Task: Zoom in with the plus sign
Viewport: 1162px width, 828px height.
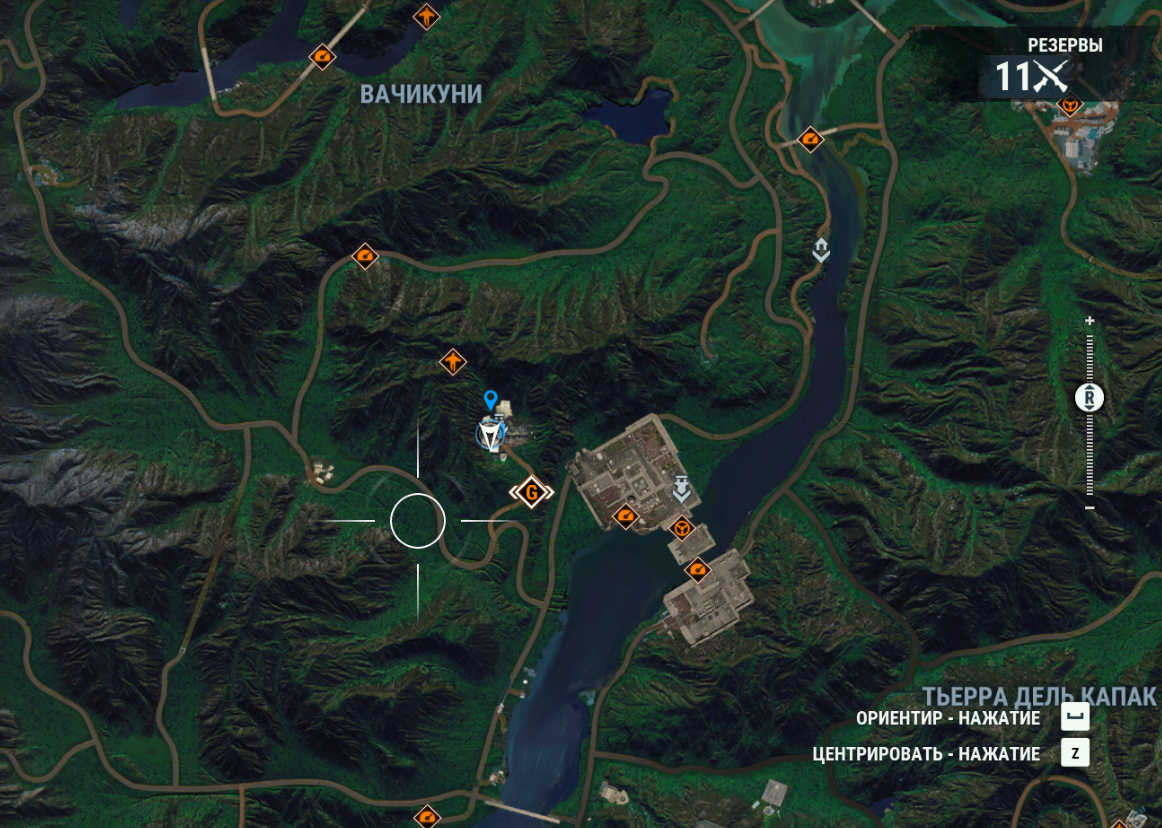Action: tap(1090, 321)
